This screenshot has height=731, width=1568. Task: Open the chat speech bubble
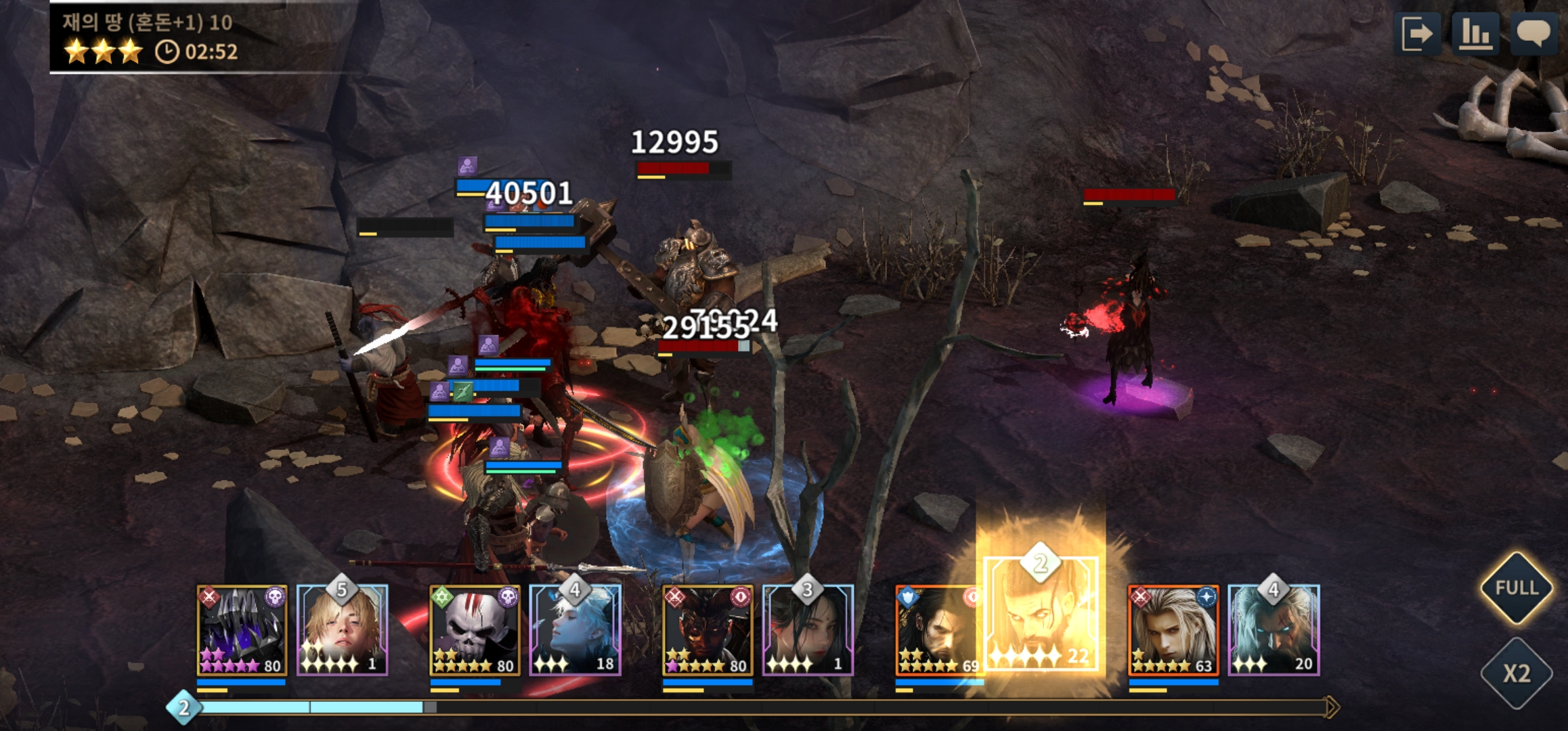point(1534,33)
